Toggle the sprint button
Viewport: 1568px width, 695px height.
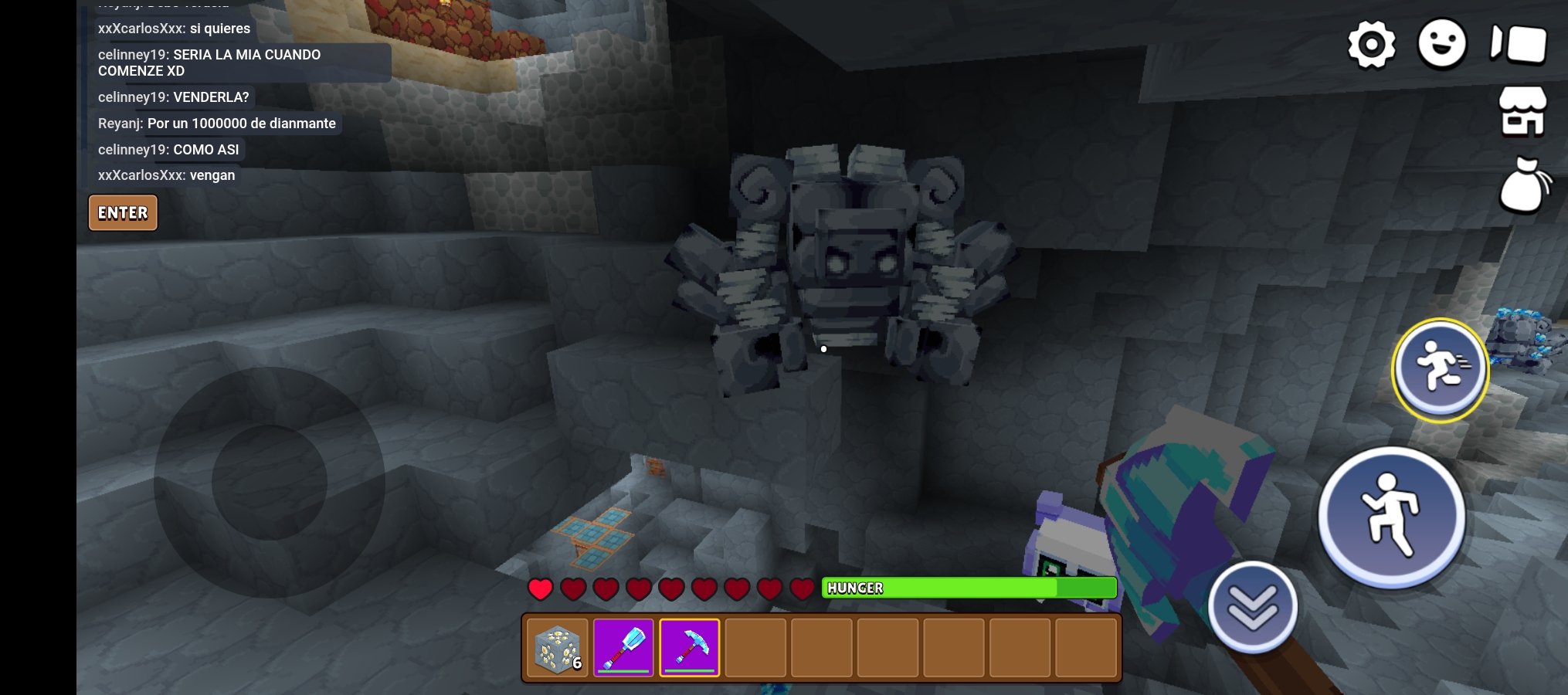[1440, 370]
